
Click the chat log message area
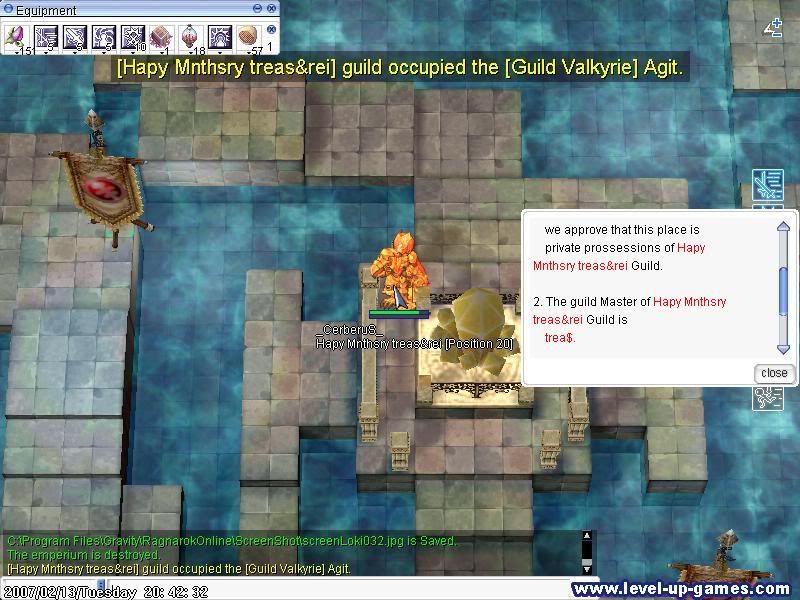290,554
